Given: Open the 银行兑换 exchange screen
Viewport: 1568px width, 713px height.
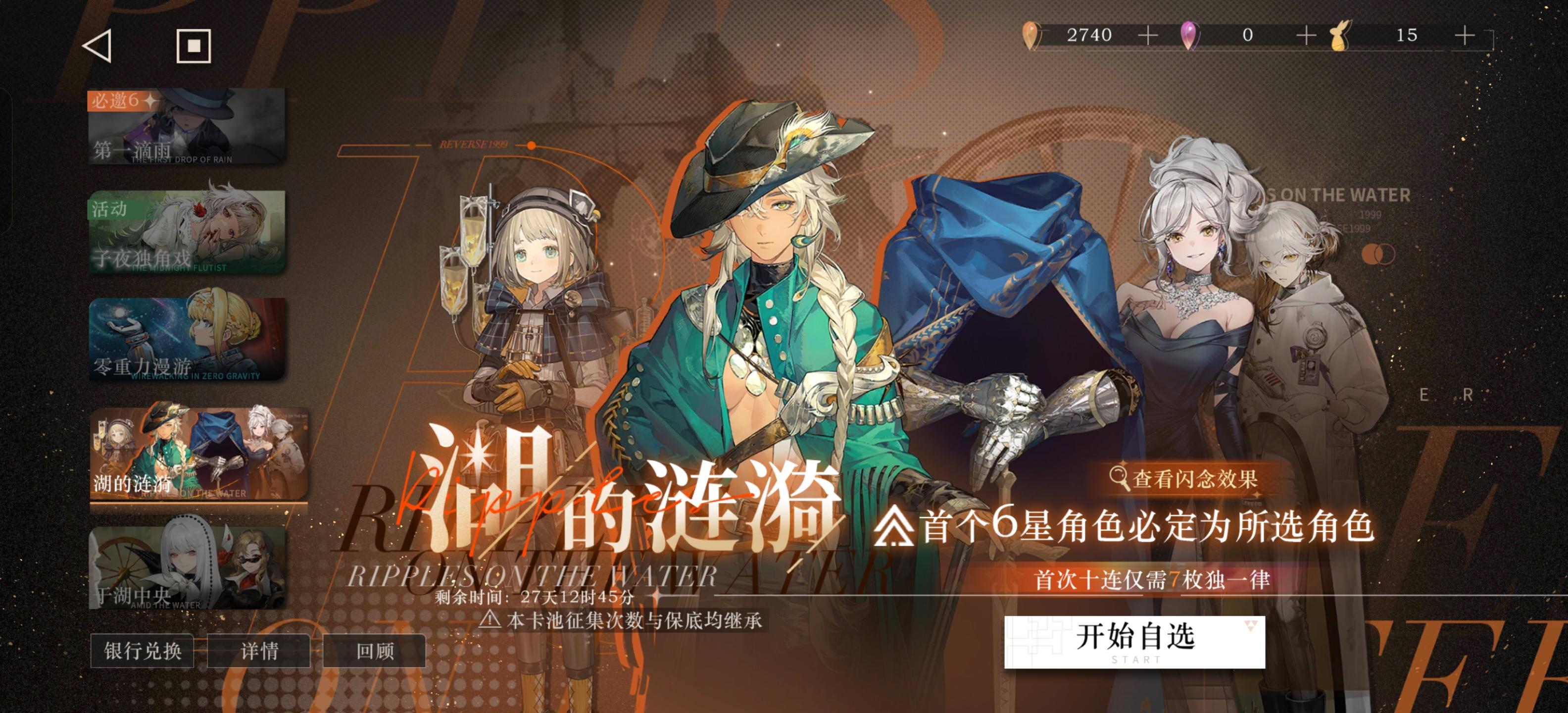Looking at the screenshot, I should pyautogui.click(x=141, y=651).
